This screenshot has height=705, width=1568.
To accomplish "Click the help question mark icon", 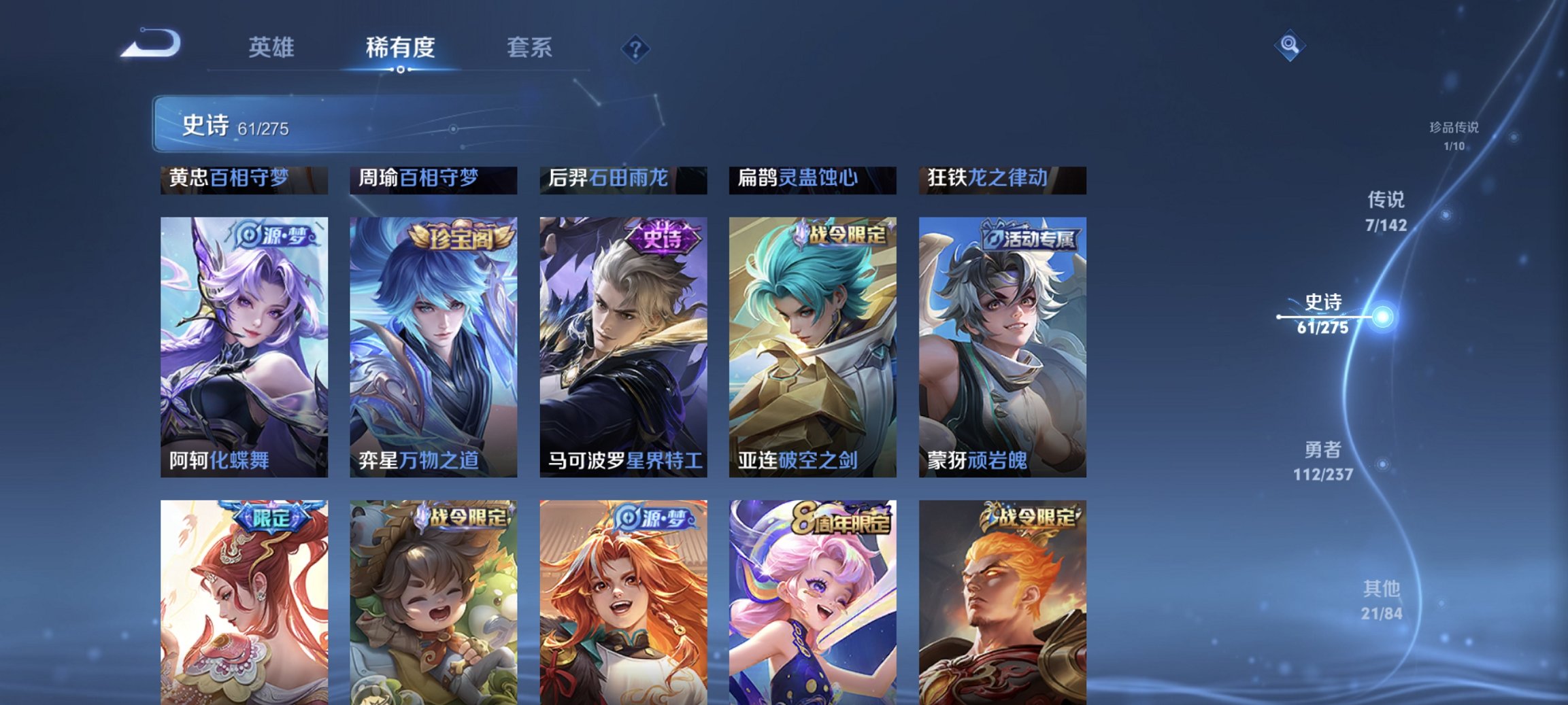I will click(635, 48).
